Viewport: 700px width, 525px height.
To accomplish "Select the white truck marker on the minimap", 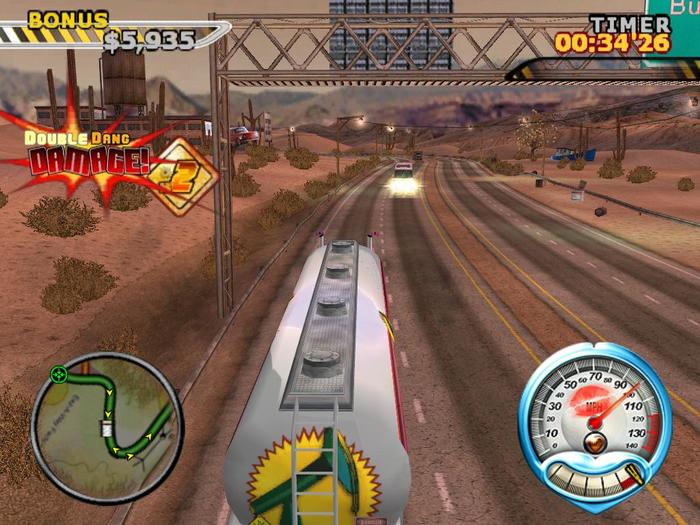I will tap(106, 429).
